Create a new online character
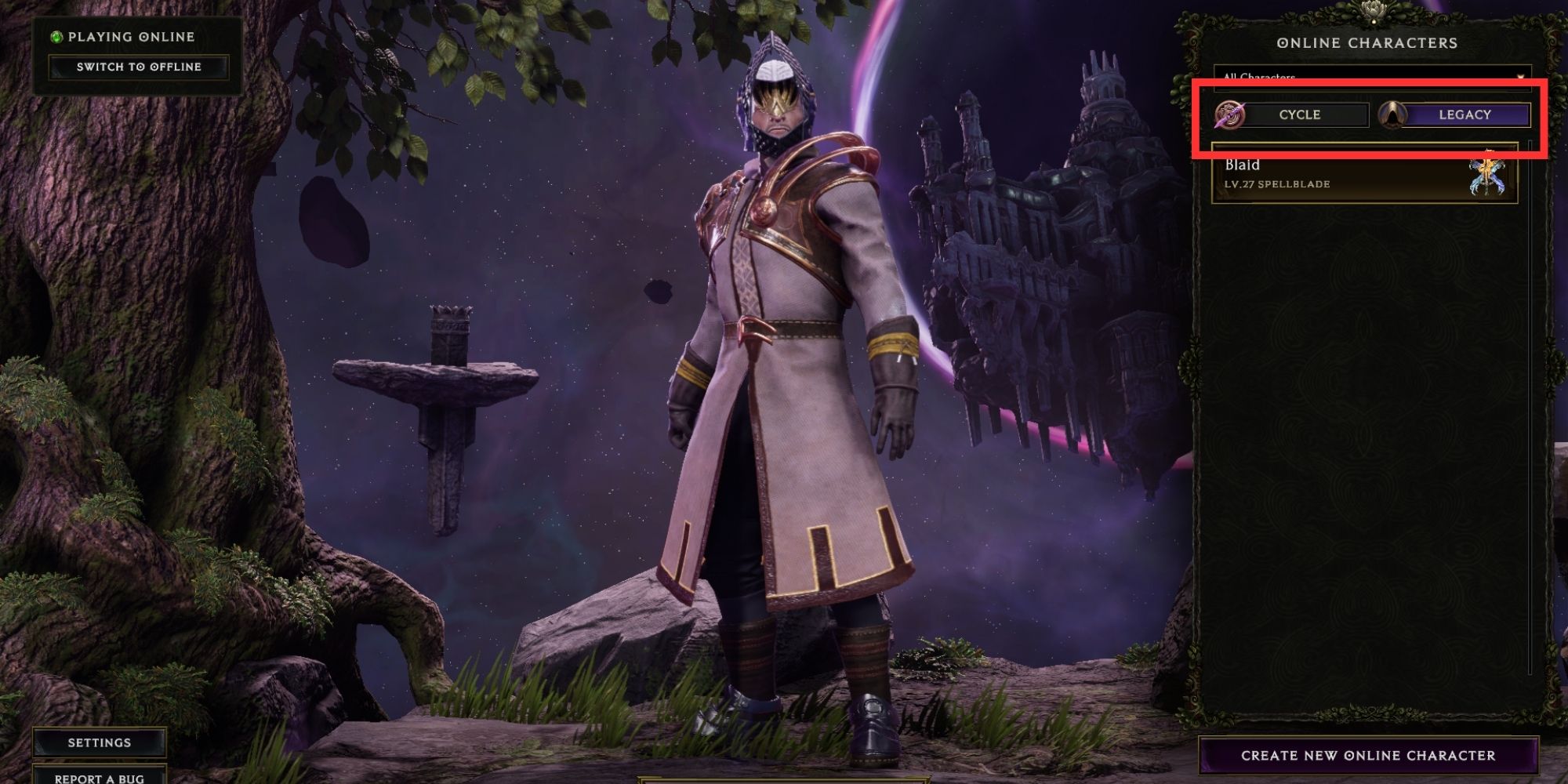 tap(1368, 756)
